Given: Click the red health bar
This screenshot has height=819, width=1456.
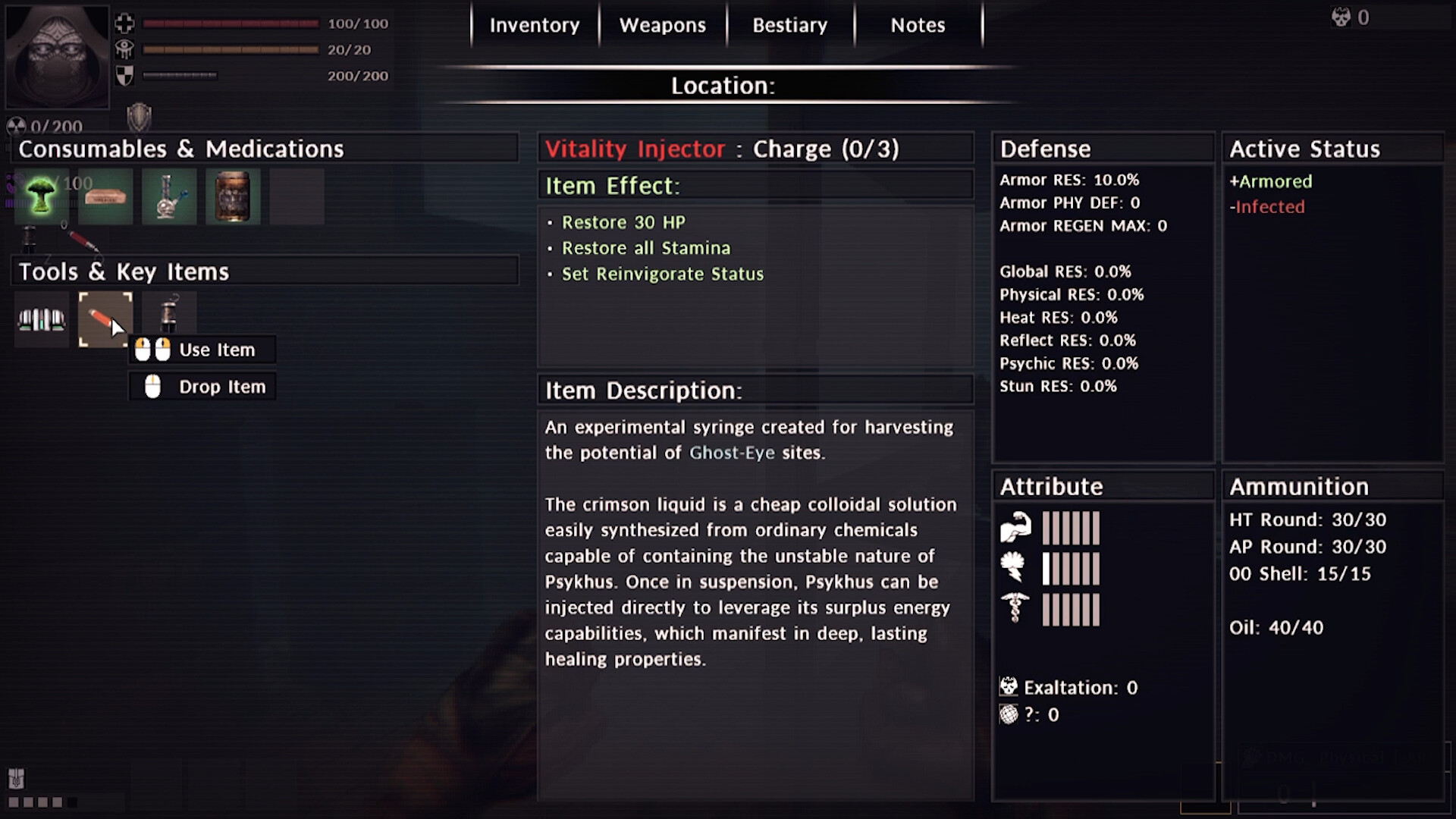Looking at the screenshot, I should coord(230,24).
